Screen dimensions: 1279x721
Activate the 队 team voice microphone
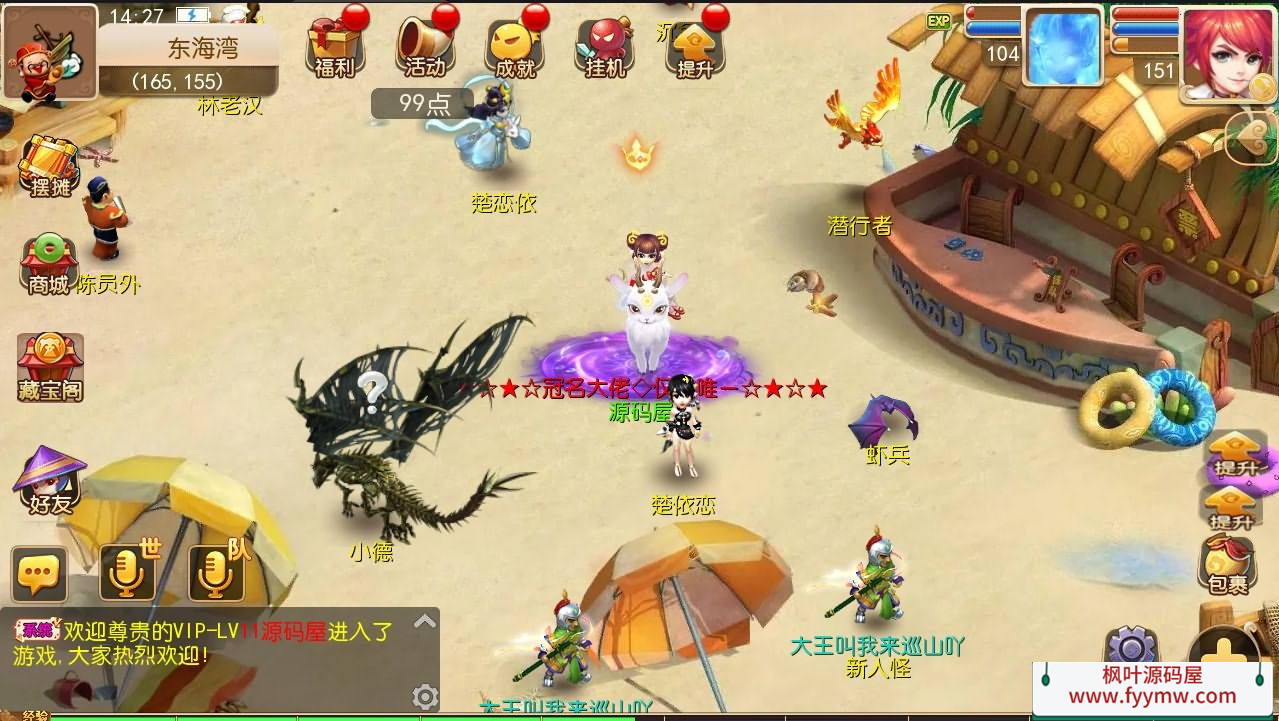[216, 574]
